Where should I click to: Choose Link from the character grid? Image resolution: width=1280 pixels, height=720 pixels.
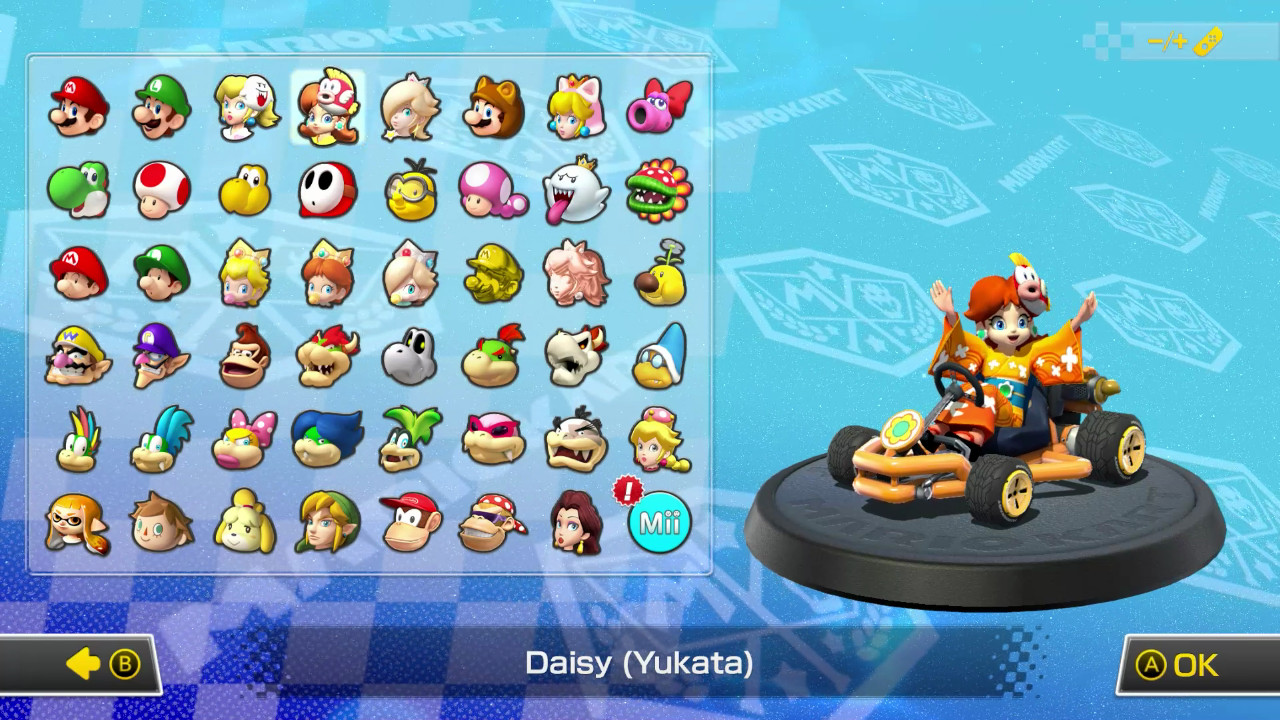(x=325, y=522)
